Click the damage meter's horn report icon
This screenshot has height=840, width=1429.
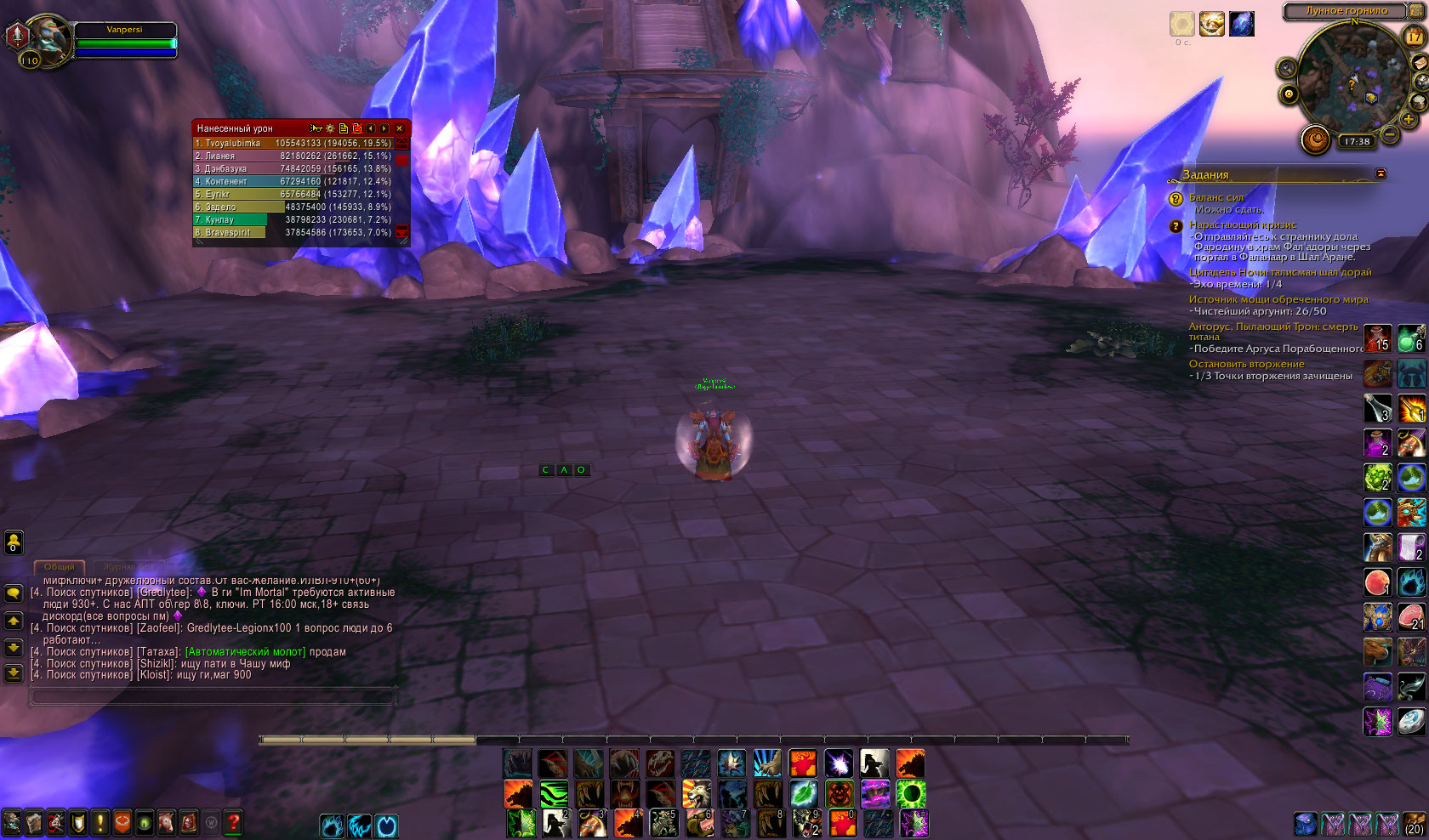click(x=316, y=128)
